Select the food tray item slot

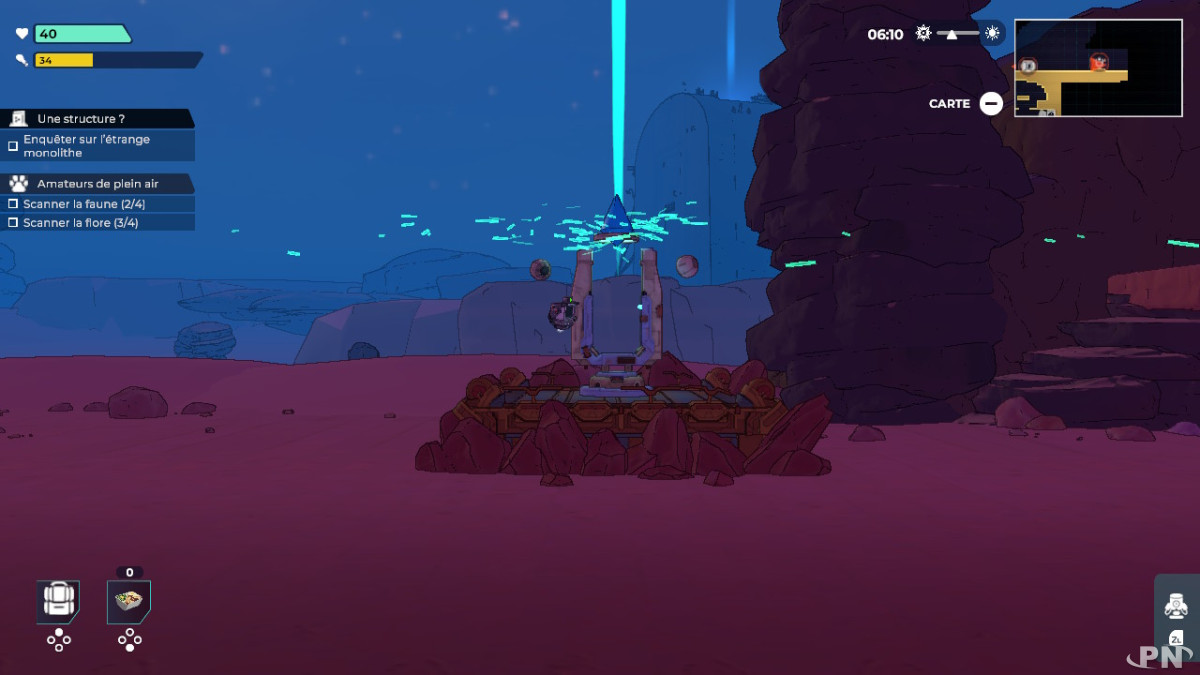(x=129, y=601)
